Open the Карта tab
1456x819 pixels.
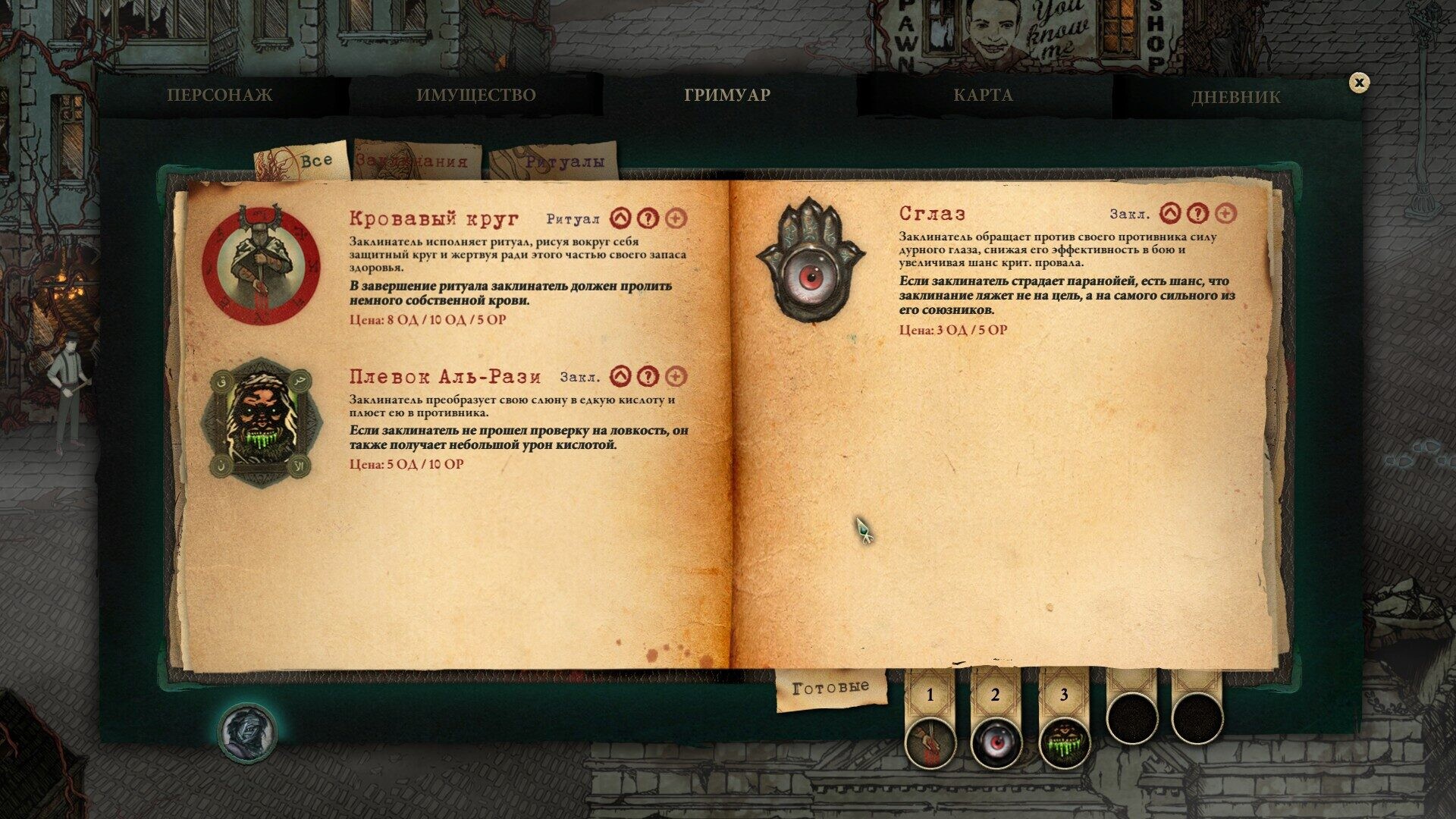pyautogui.click(x=983, y=96)
